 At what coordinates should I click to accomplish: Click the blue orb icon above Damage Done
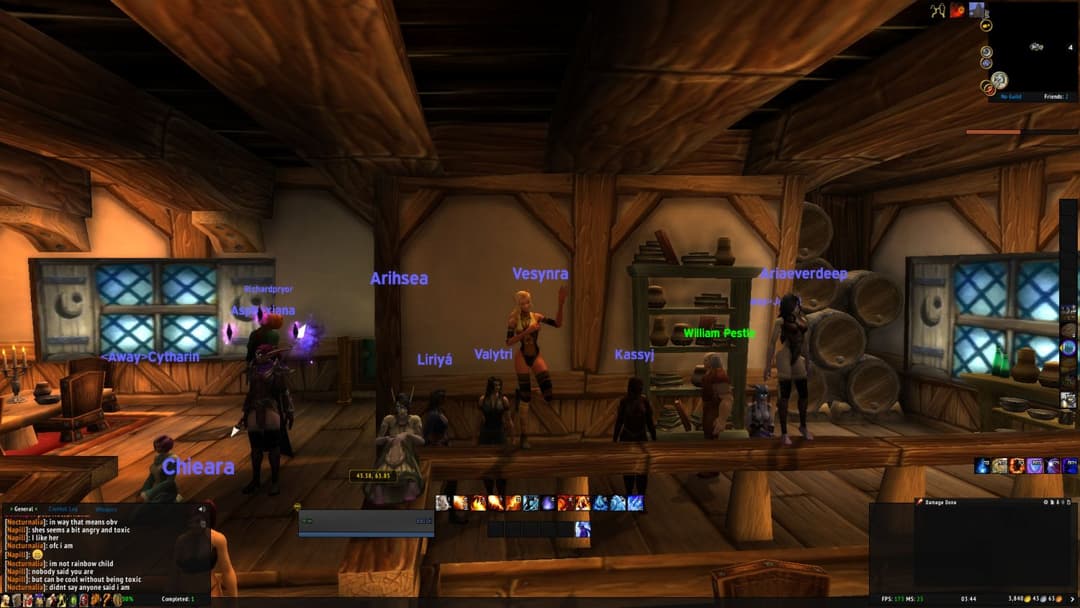(982, 466)
